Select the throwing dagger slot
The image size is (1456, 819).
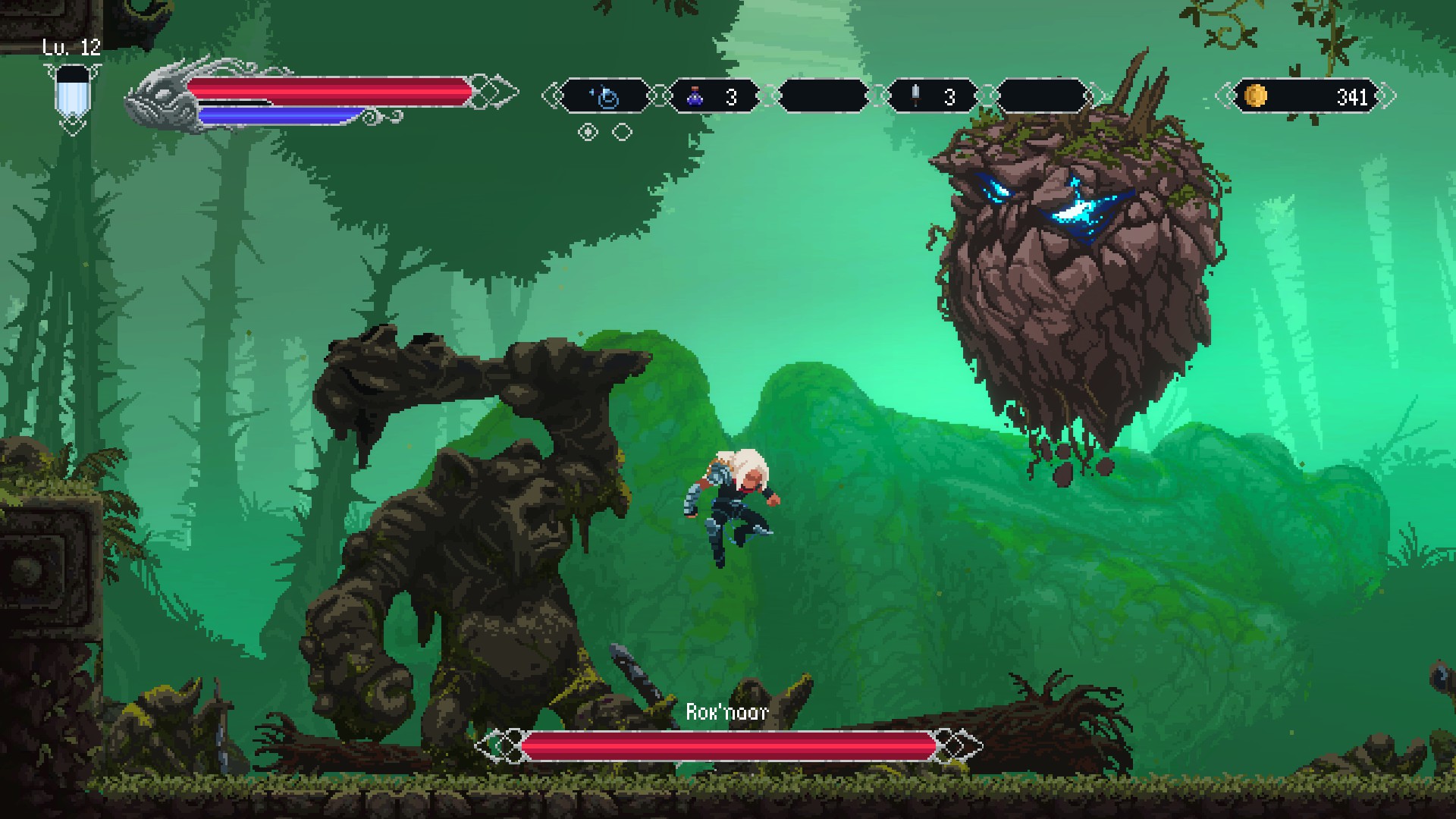click(931, 97)
